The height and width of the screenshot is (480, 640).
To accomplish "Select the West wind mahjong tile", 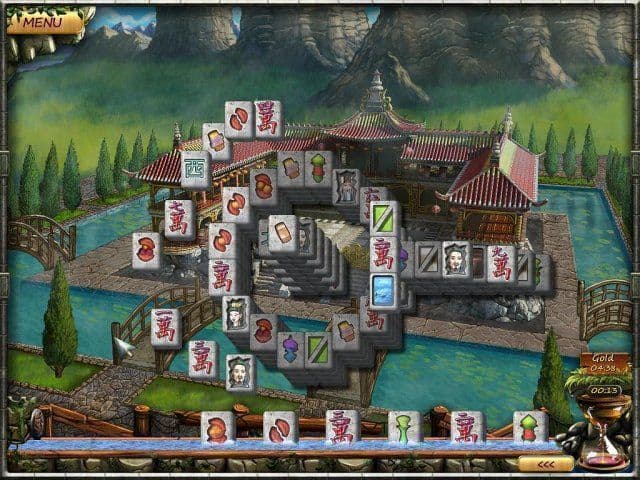I will tap(195, 167).
